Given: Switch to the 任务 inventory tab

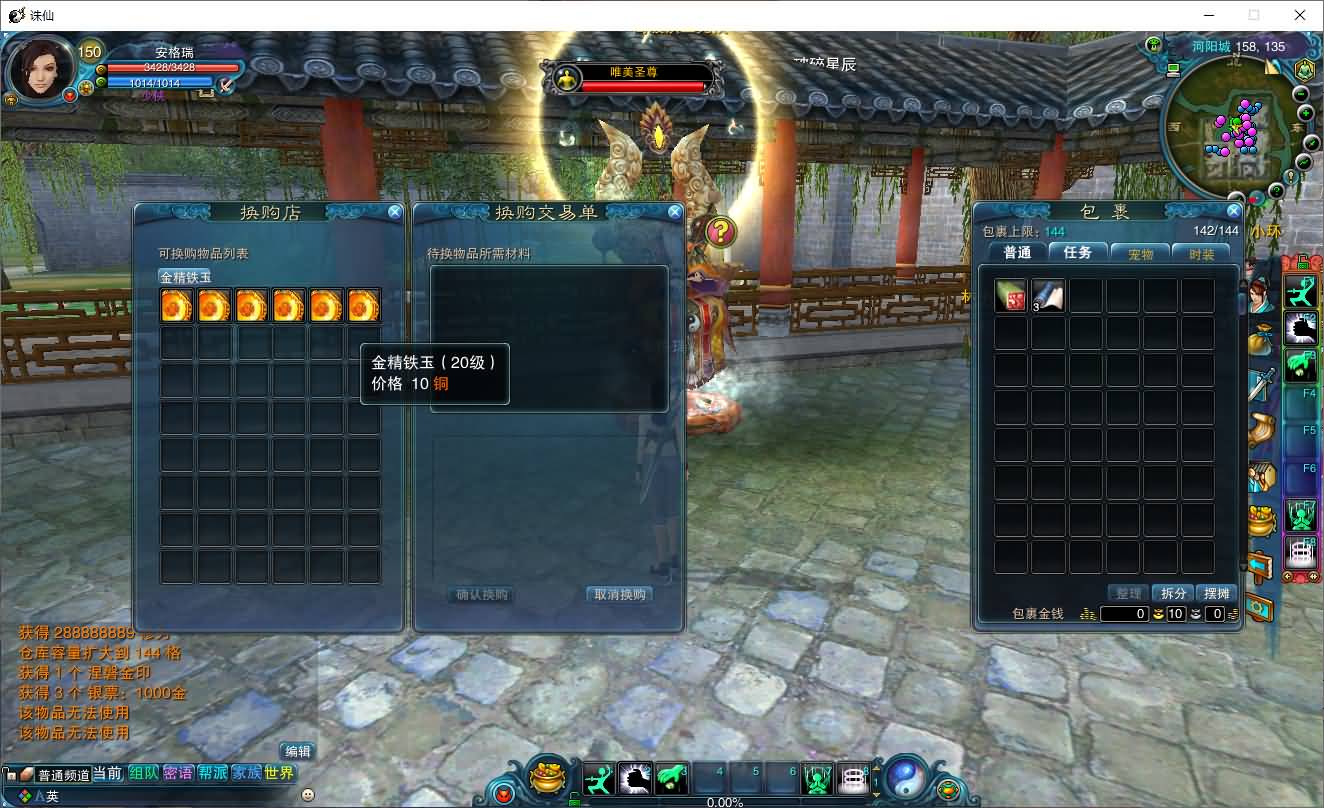Looking at the screenshot, I should [x=1078, y=253].
